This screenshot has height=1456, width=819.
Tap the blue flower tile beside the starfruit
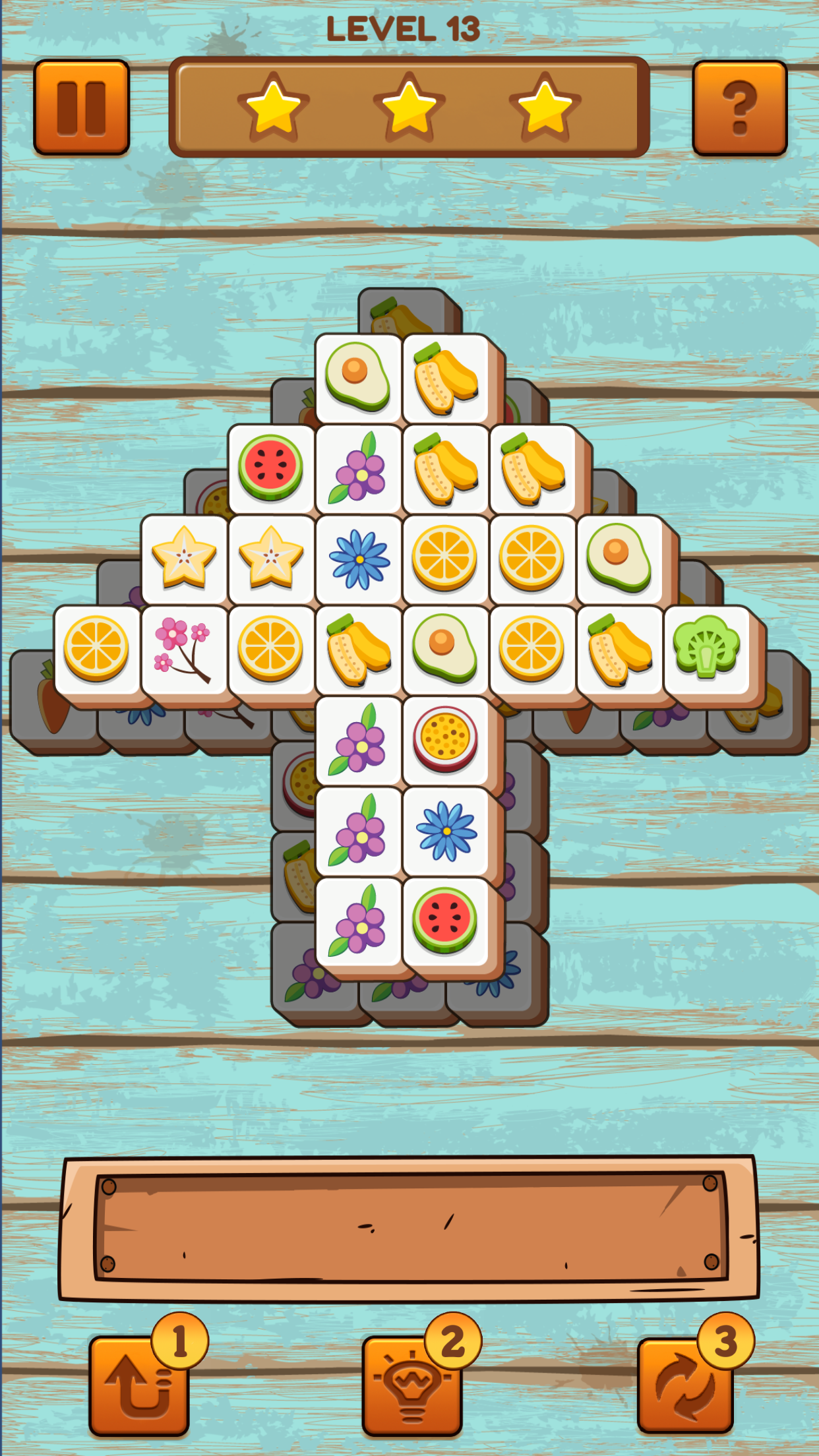click(x=359, y=559)
